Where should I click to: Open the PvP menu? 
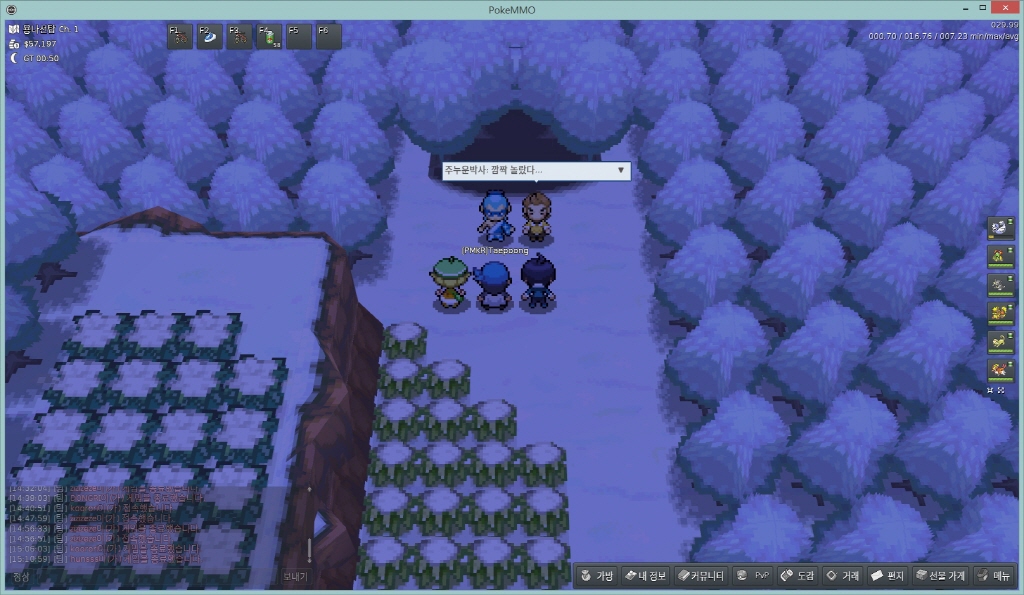[x=753, y=576]
